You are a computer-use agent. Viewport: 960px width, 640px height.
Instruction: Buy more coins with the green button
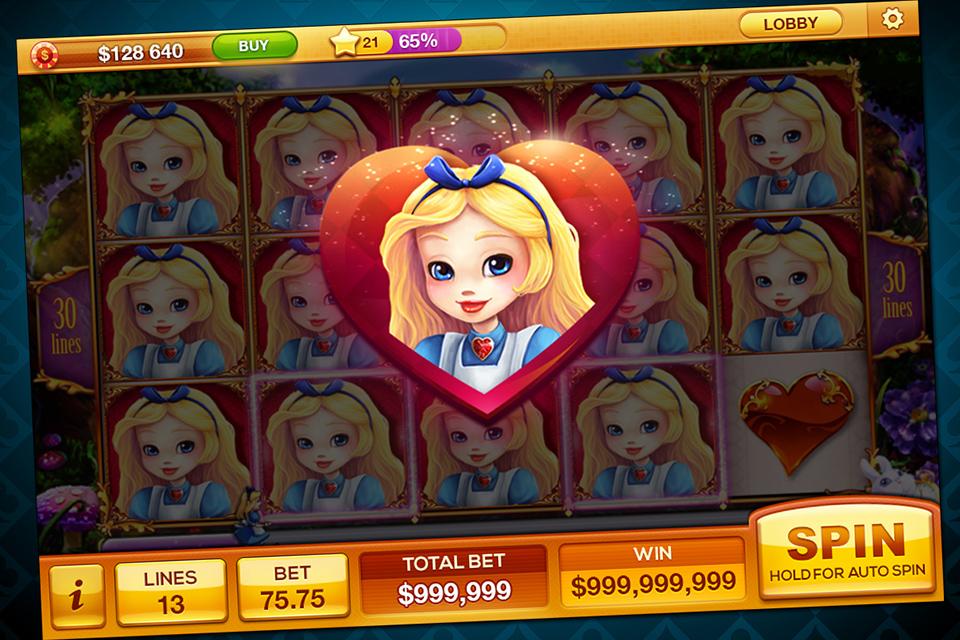(254, 45)
